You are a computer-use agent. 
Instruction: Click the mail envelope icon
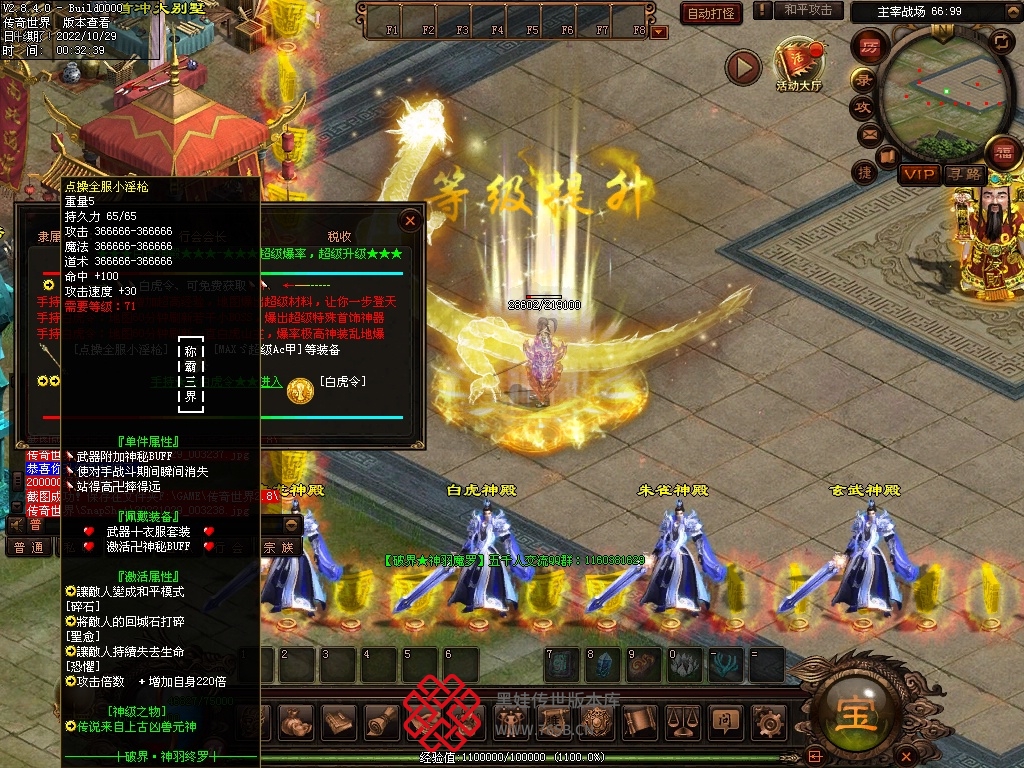pos(868,133)
